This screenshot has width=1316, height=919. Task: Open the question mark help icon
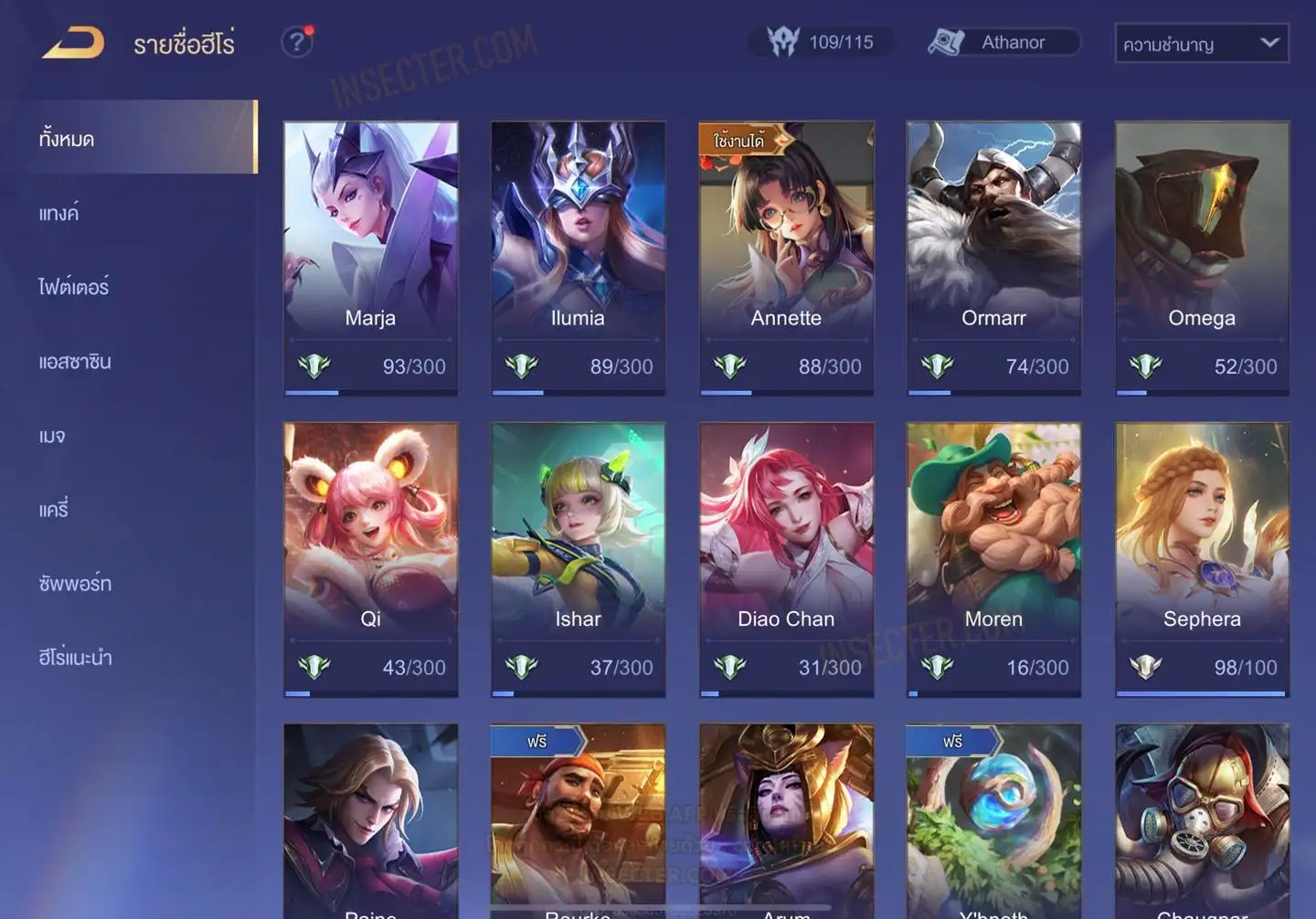click(x=296, y=42)
